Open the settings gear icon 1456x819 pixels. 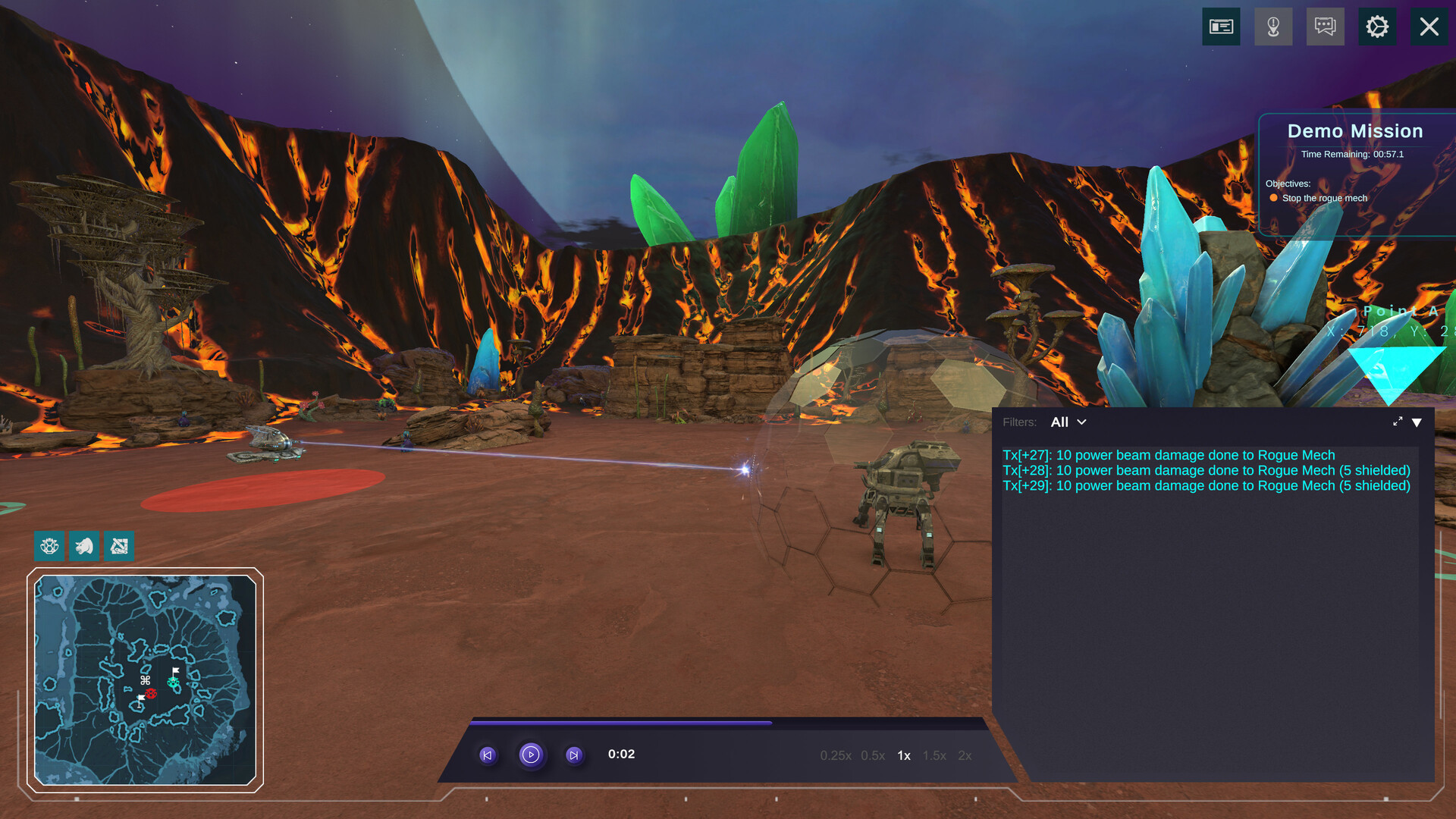[1378, 27]
